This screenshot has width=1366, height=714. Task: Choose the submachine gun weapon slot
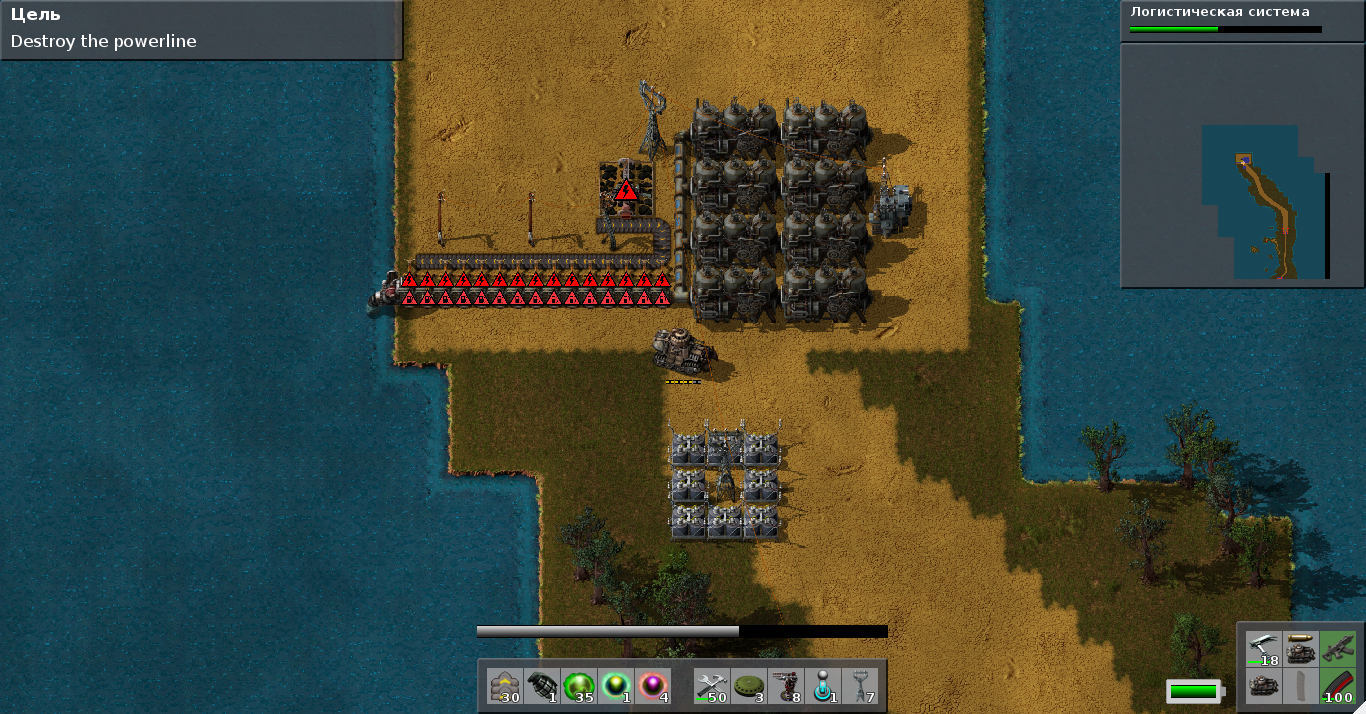pyautogui.click(x=1338, y=649)
